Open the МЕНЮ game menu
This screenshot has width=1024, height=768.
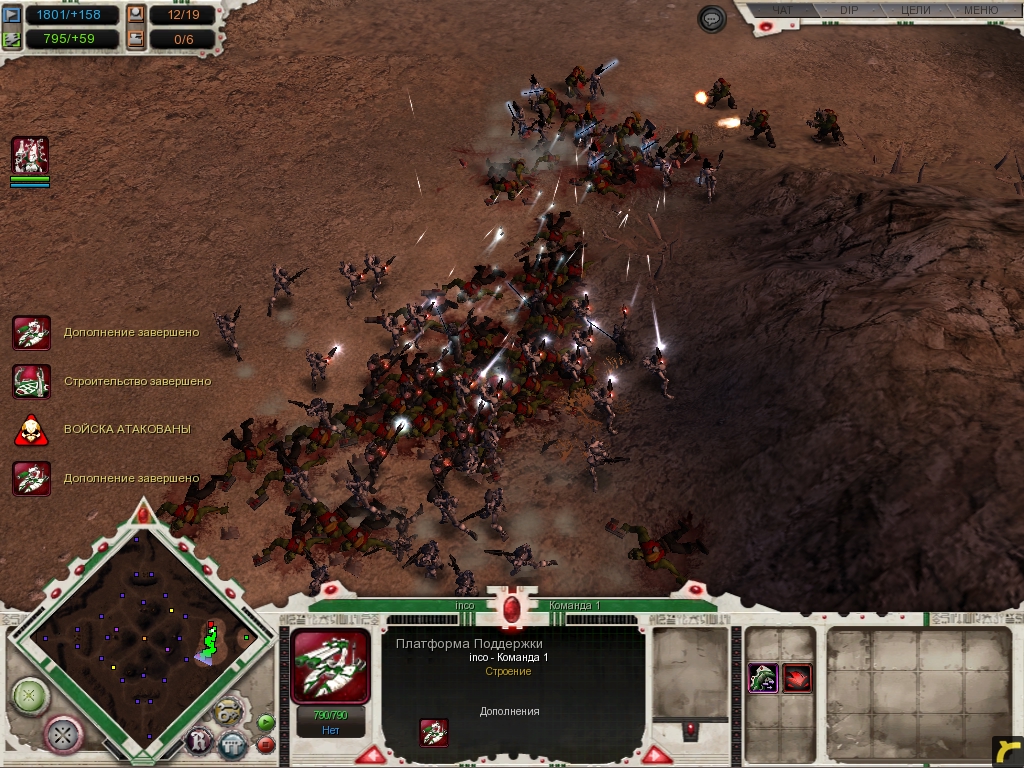(x=980, y=11)
